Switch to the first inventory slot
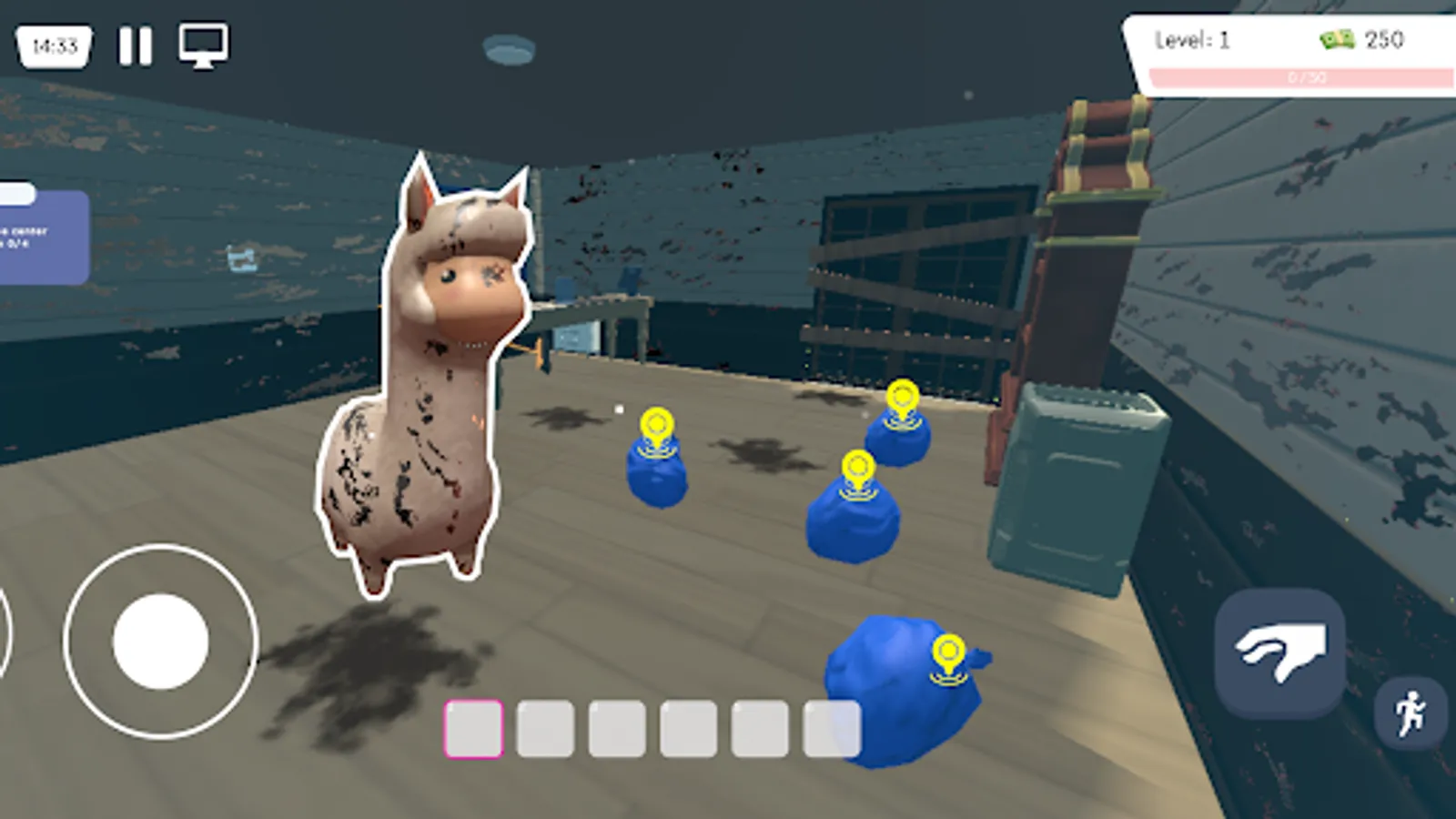The image size is (1456, 819). pos(472,729)
